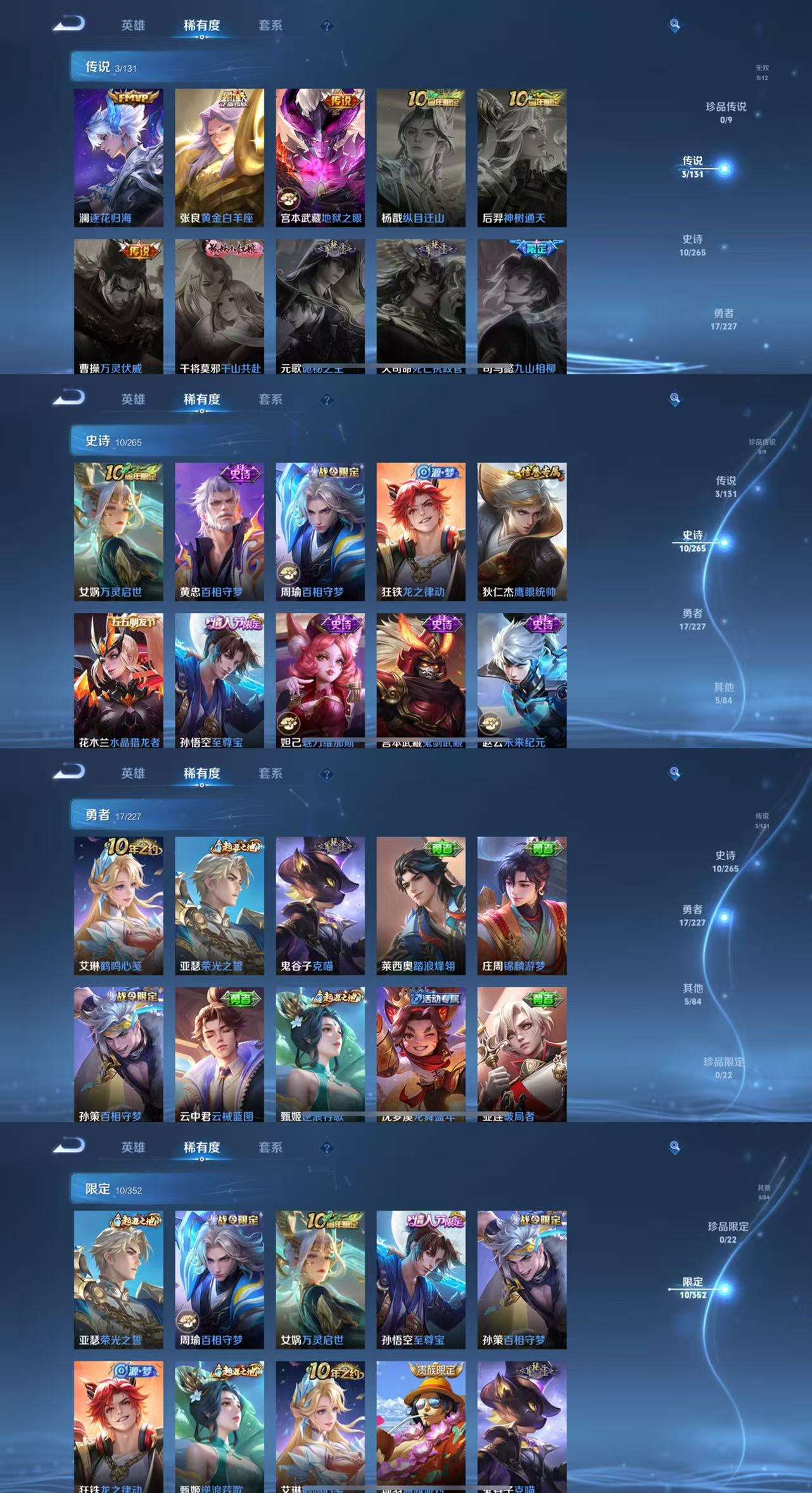Select the 黄忠 百相守梦 skin

point(219,531)
